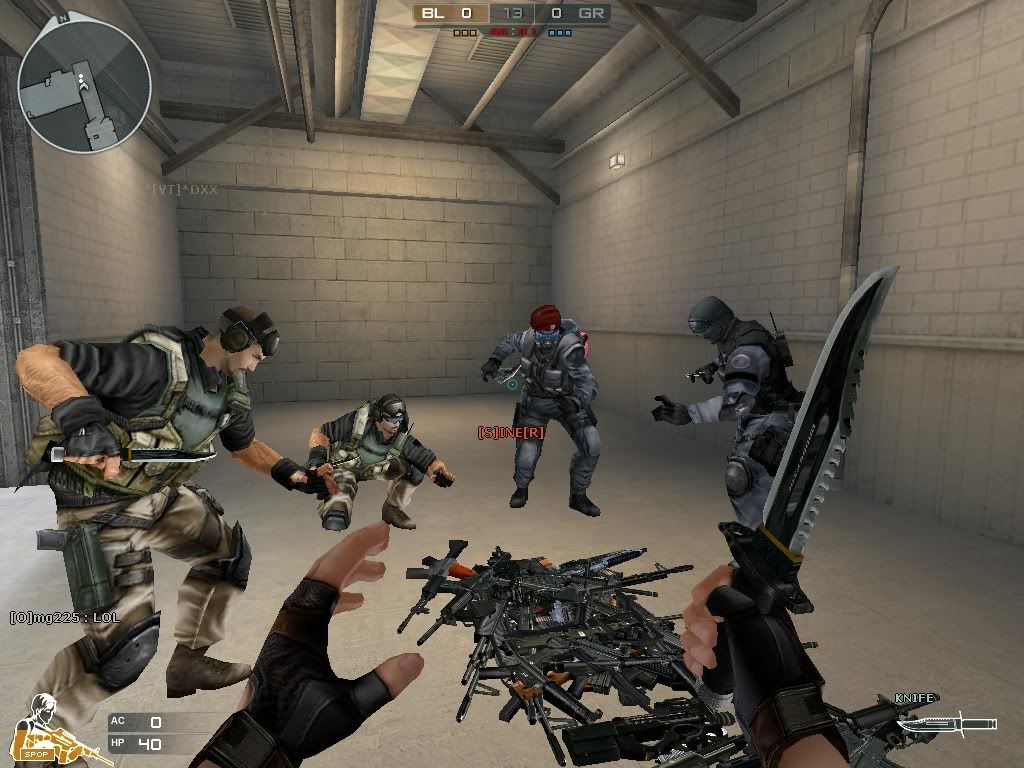1024x768 pixels.
Task: Click the chat message from mg225
Action: [64, 617]
